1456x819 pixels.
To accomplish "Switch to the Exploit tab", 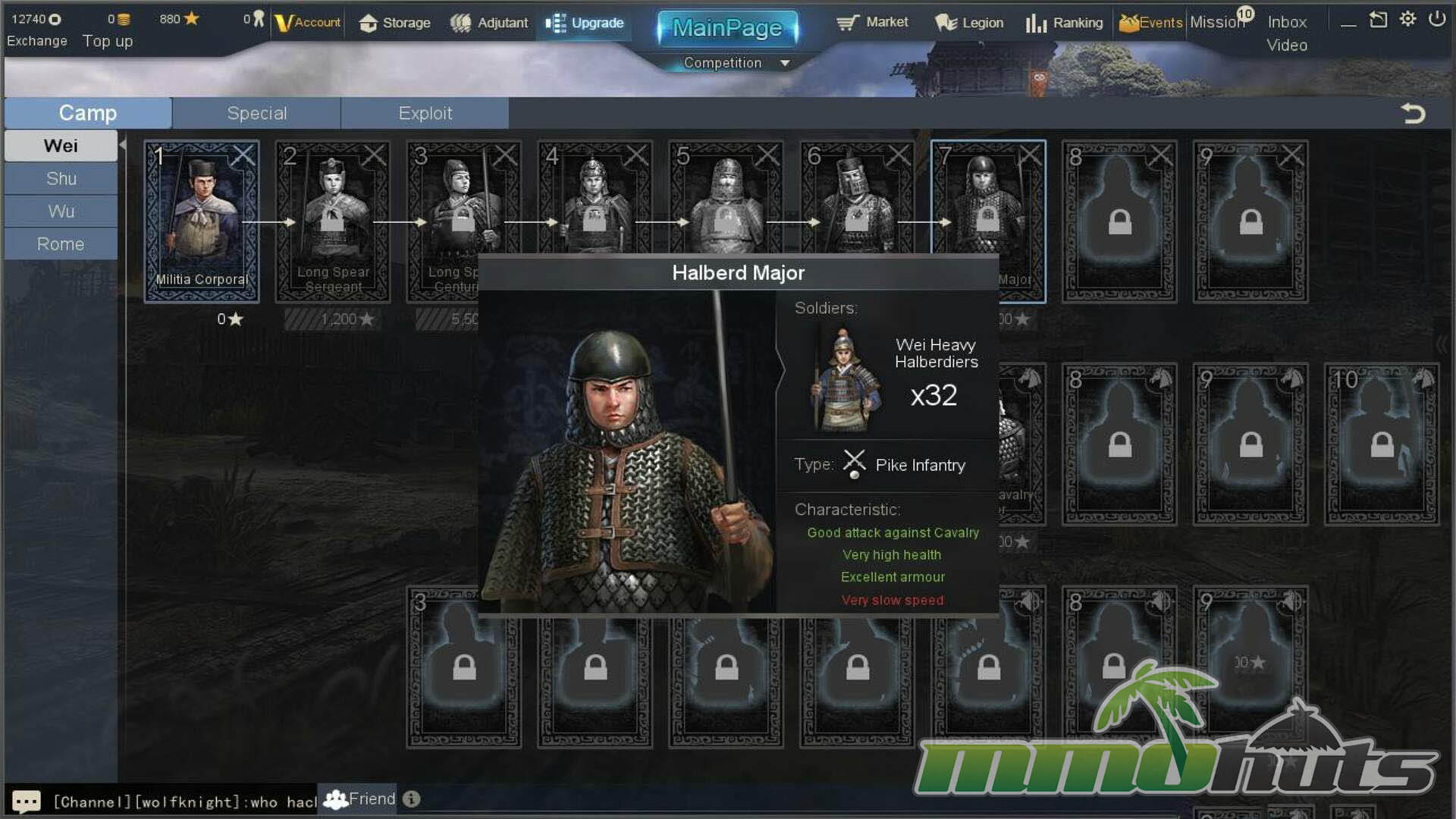I will tap(425, 113).
